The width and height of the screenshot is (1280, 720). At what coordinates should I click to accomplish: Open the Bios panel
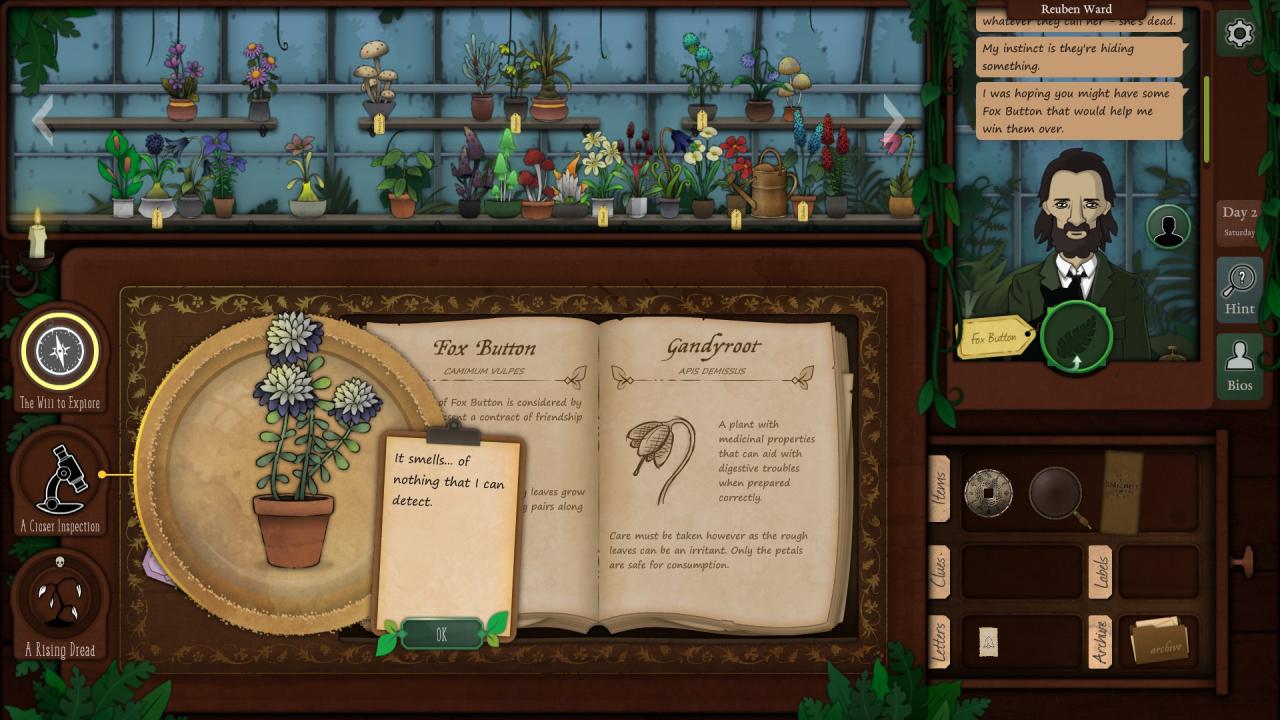pos(1239,365)
